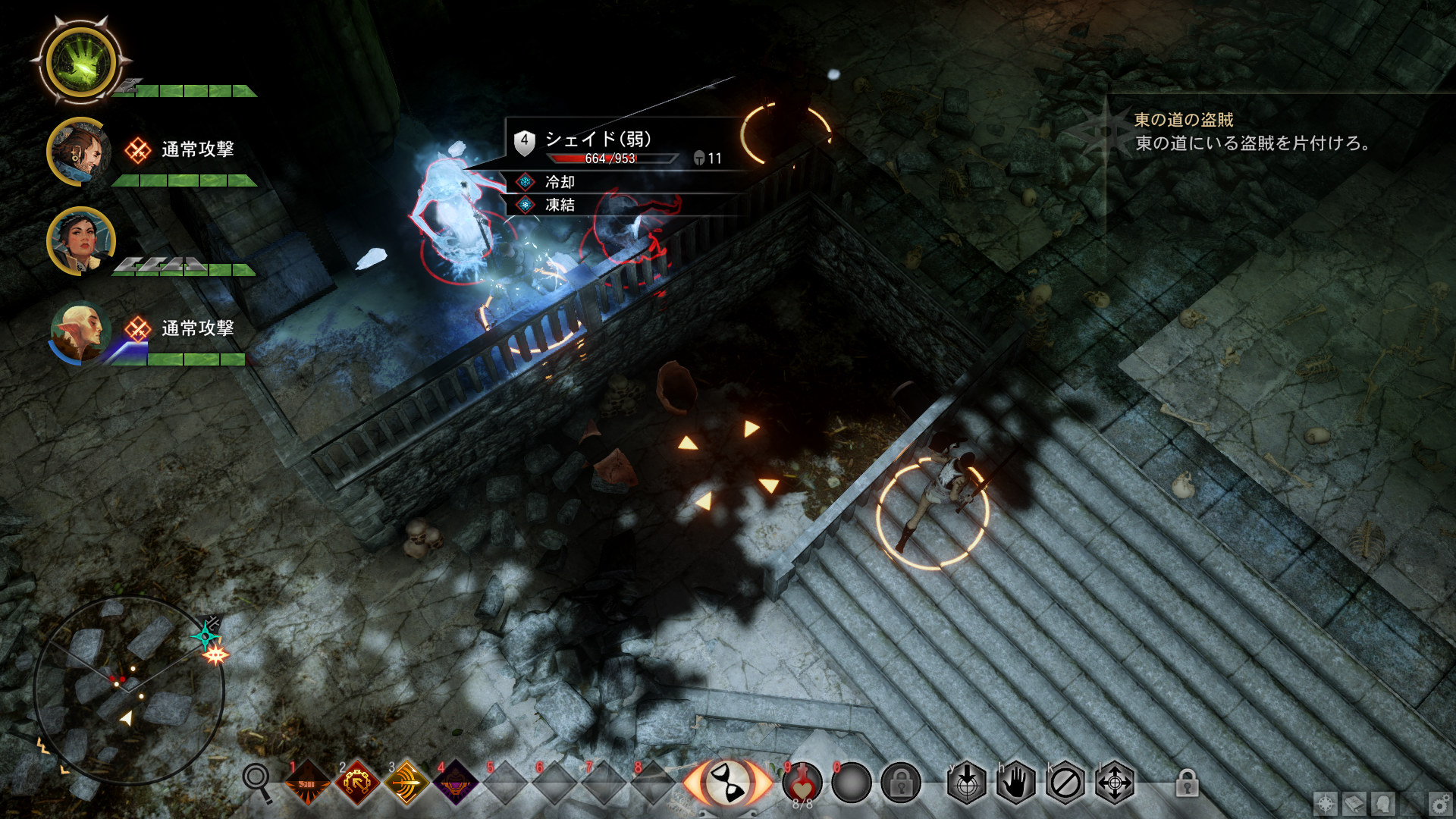This screenshot has height=819, width=1456.
Task: Activate ability slot 1 on the hotbar
Action: (x=307, y=782)
